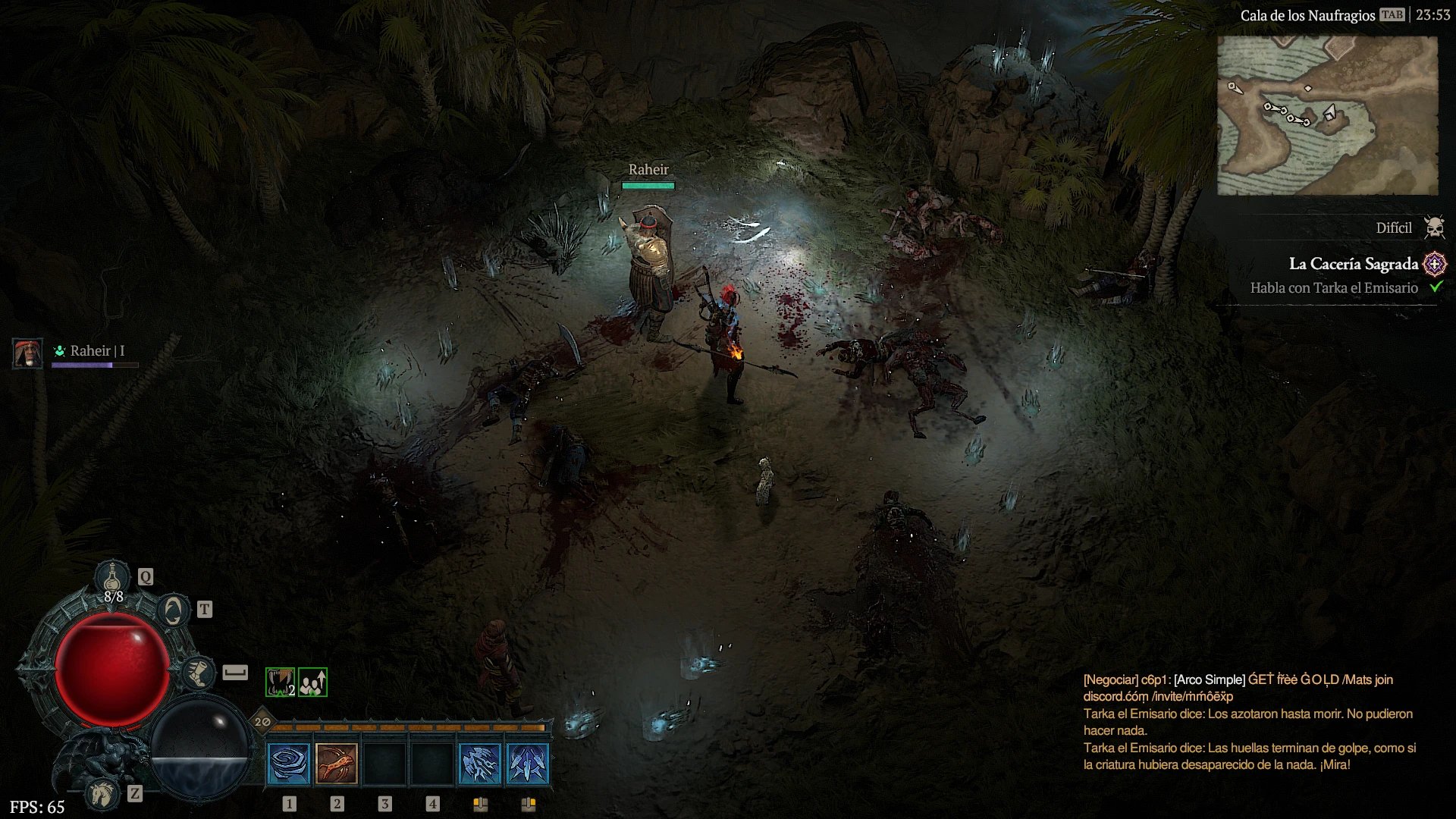Viewport: 1456px width, 819px height.
Task: Click the Arco Simple item link in chat
Action: pos(1210,679)
